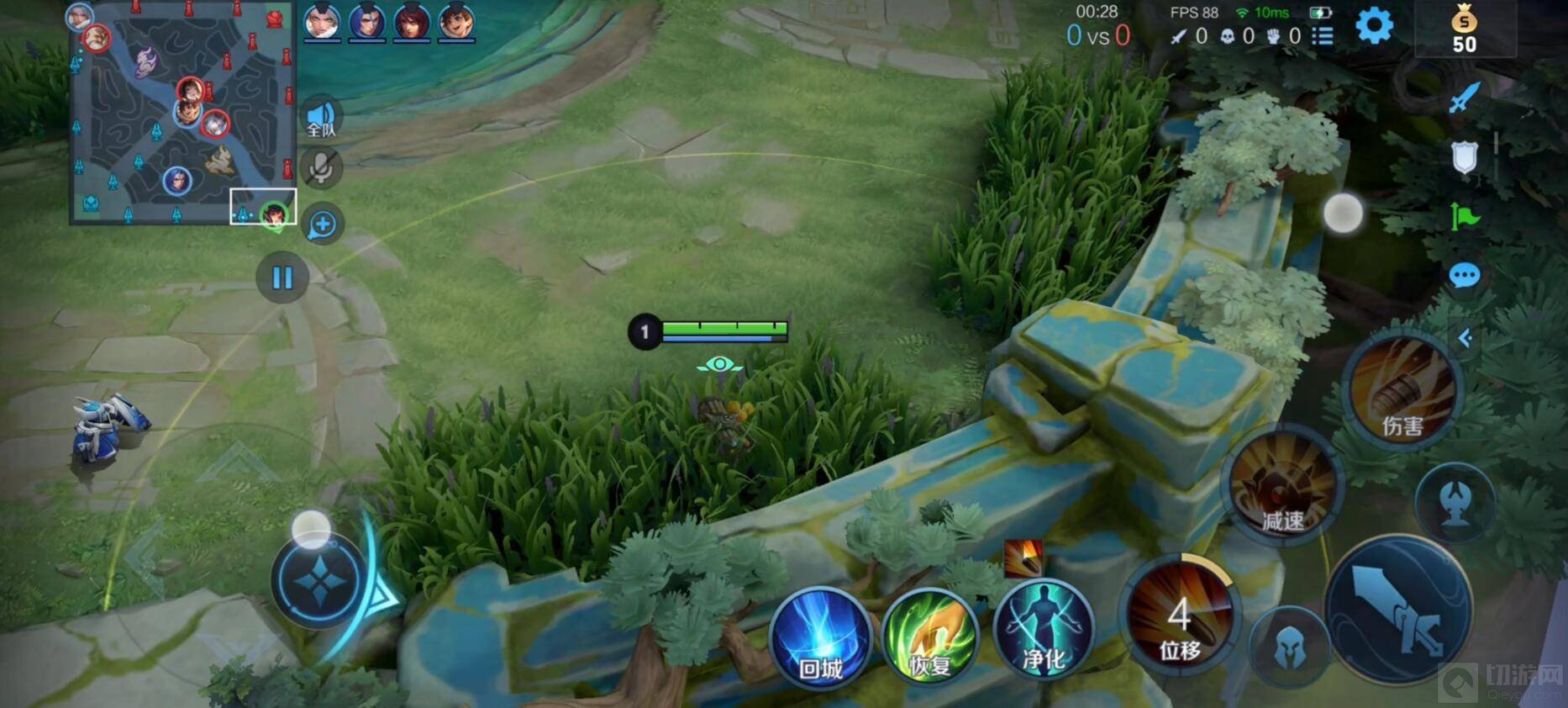1568x708 pixels.
Task: Open the quick message plus bubble
Action: tap(322, 225)
